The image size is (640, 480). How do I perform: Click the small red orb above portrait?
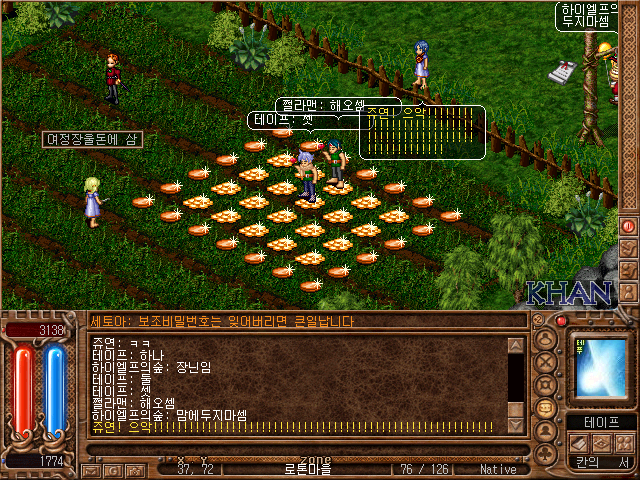click(x=561, y=321)
